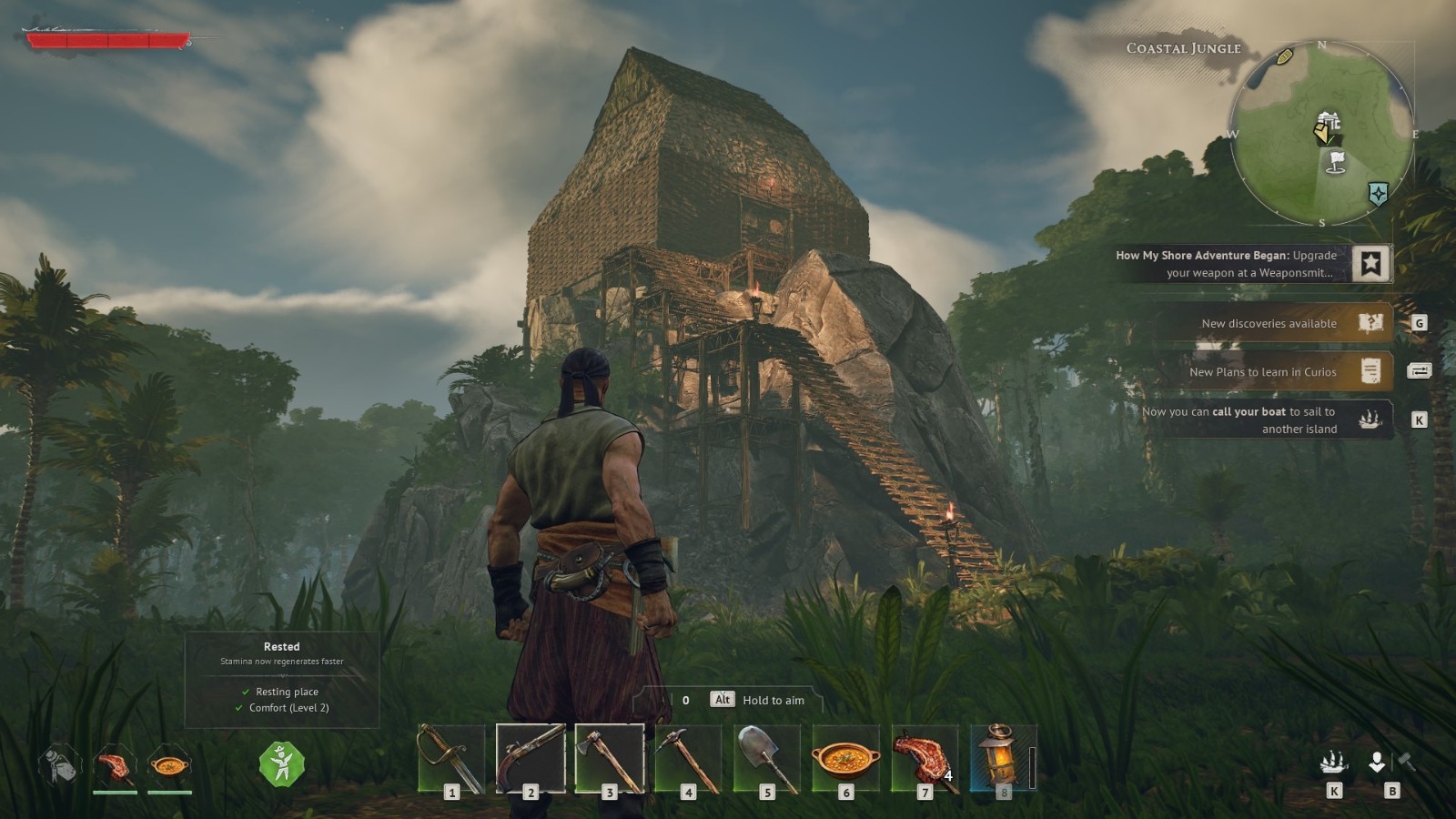Select the raw meat hotbar slot

click(x=925, y=758)
